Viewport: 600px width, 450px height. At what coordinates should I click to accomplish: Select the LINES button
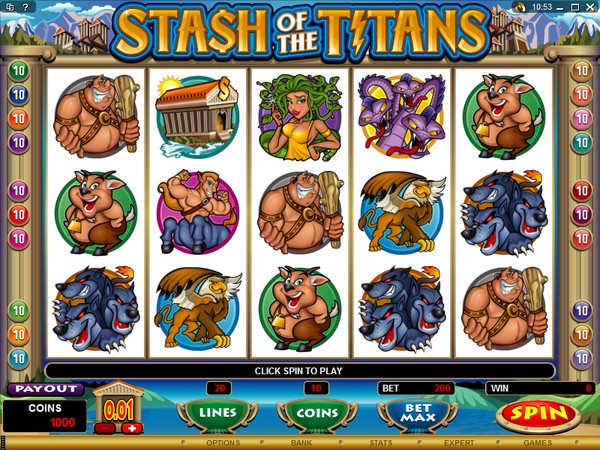click(x=216, y=413)
